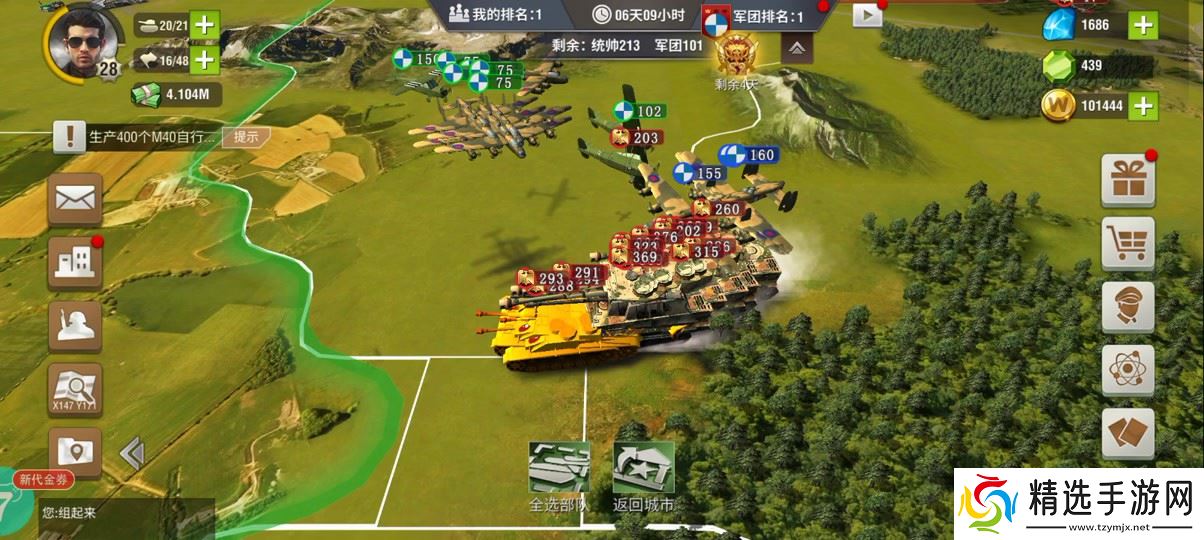Collapse the ranking panel arrow

[797, 47]
